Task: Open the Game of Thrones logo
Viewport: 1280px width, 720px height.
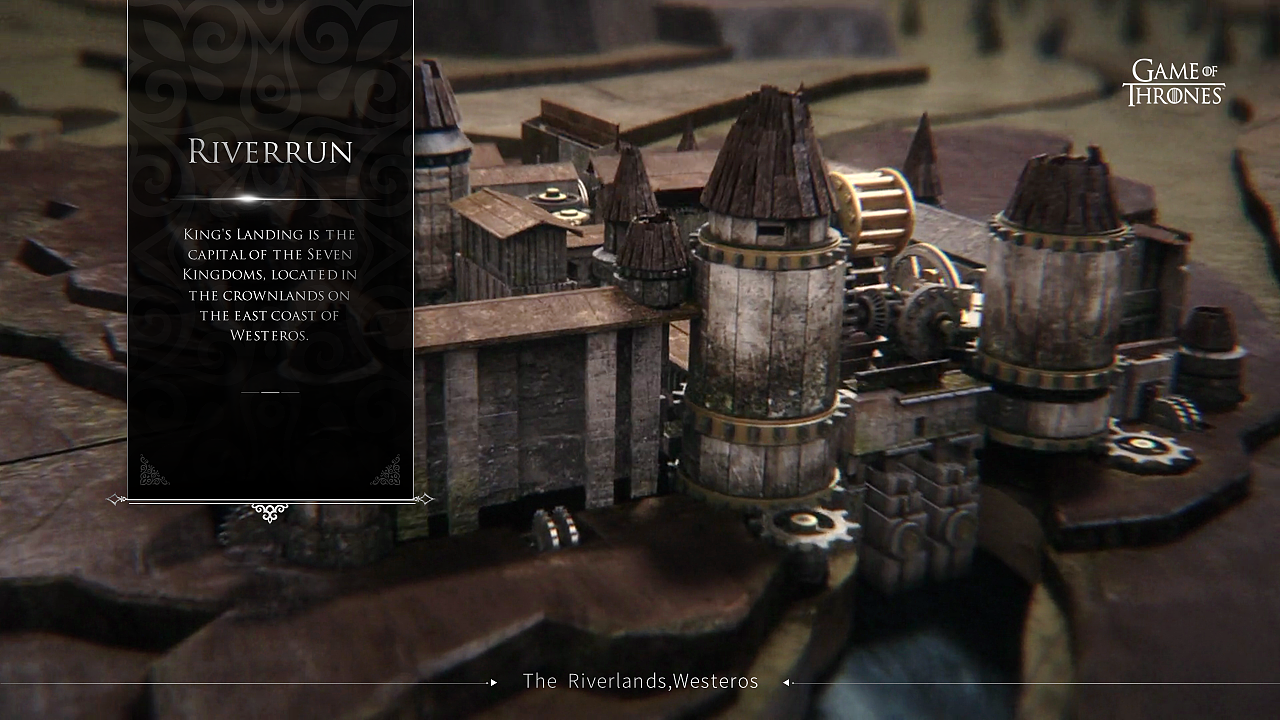Action: click(1173, 83)
